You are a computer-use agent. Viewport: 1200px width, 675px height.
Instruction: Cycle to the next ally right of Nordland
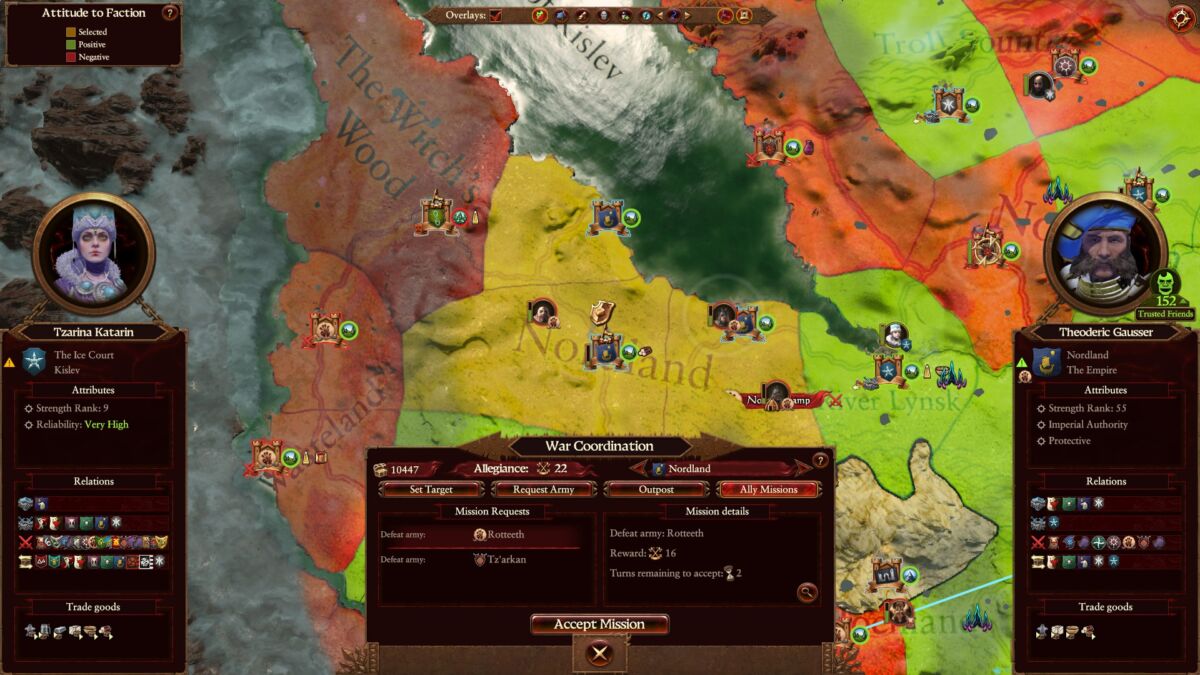[x=803, y=468]
